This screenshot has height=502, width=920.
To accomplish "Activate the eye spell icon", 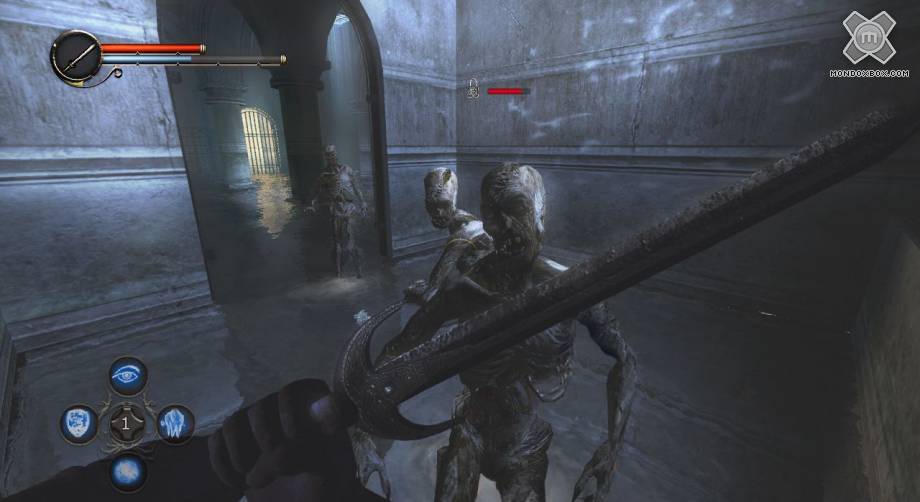I will (127, 376).
